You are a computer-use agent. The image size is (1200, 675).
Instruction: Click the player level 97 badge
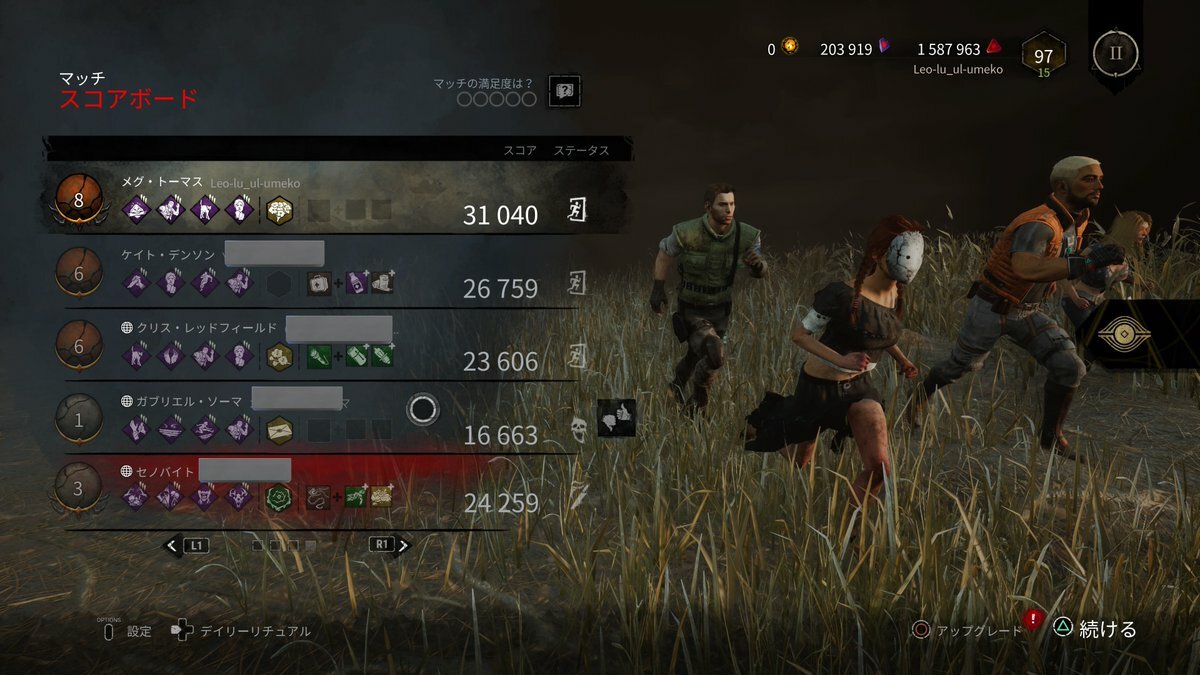pyautogui.click(x=1043, y=58)
